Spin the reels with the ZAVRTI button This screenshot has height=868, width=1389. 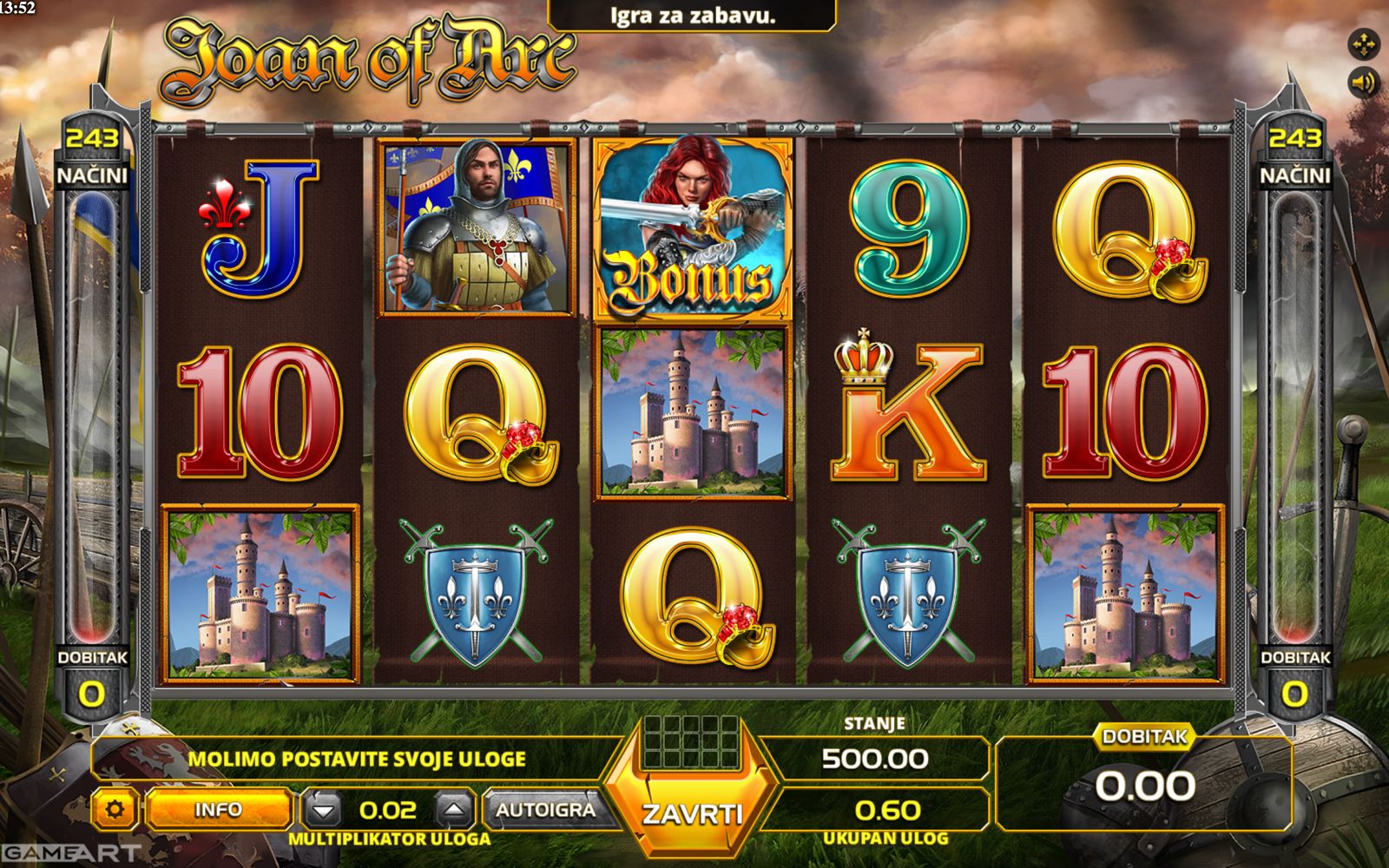click(x=692, y=812)
